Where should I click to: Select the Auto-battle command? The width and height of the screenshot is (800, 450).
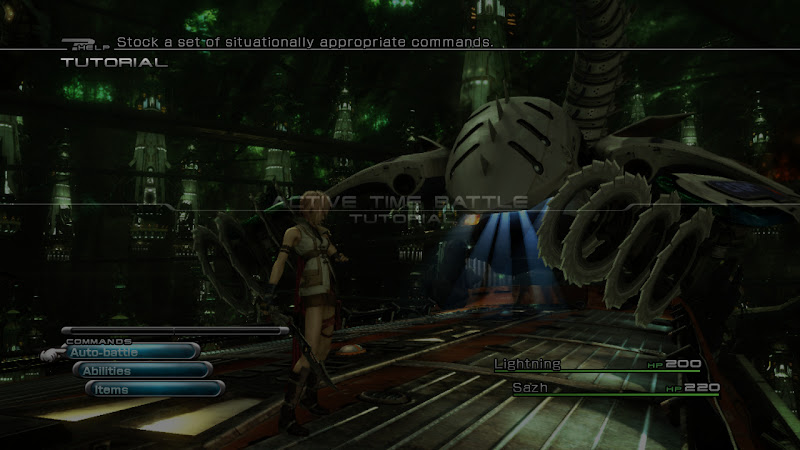click(130, 352)
